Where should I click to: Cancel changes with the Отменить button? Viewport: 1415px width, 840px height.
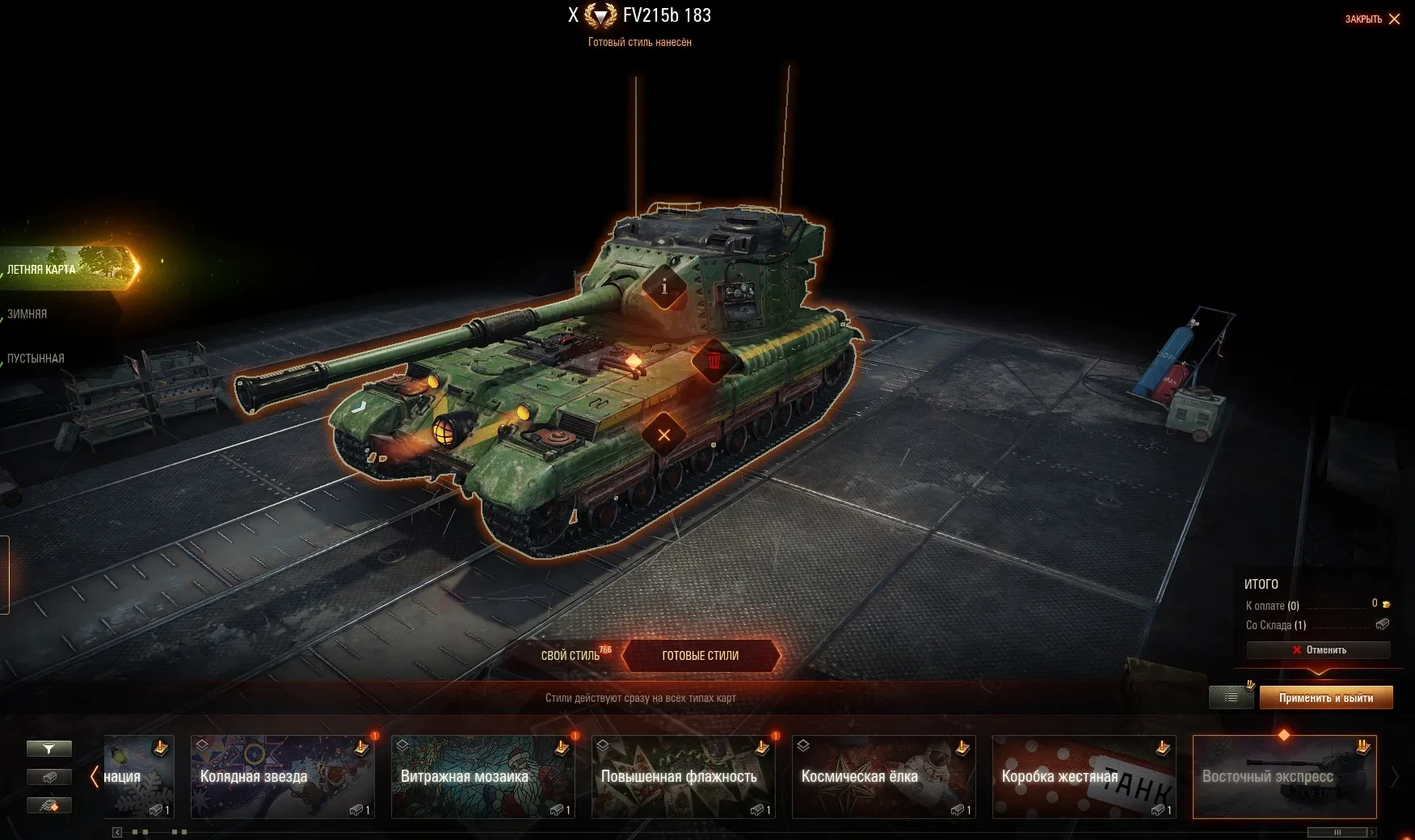[1318, 650]
